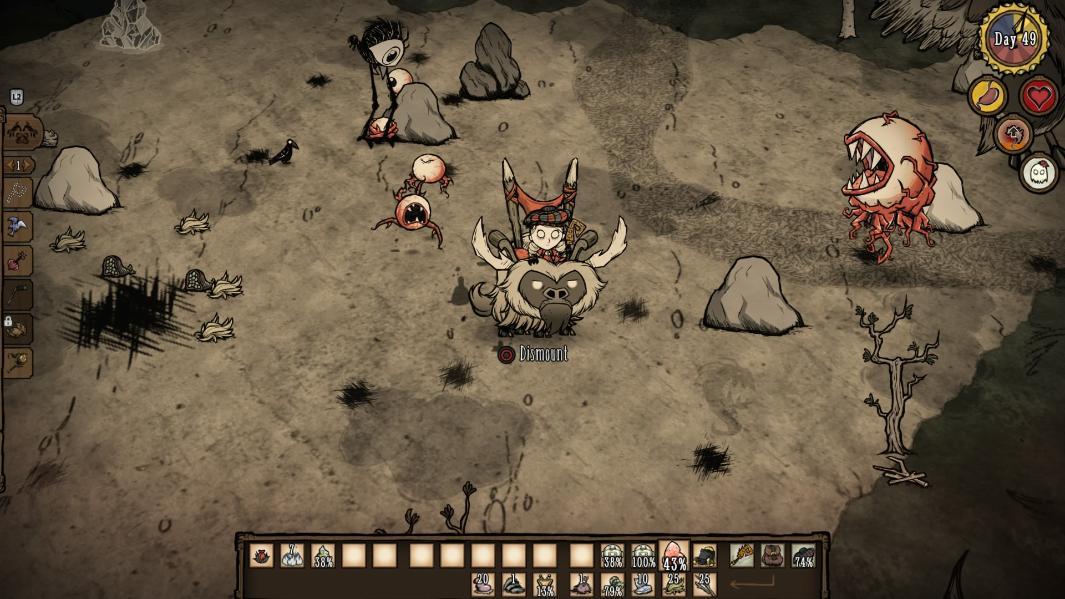Select the inventory item marked 74%
The height and width of the screenshot is (599, 1065).
803,556
